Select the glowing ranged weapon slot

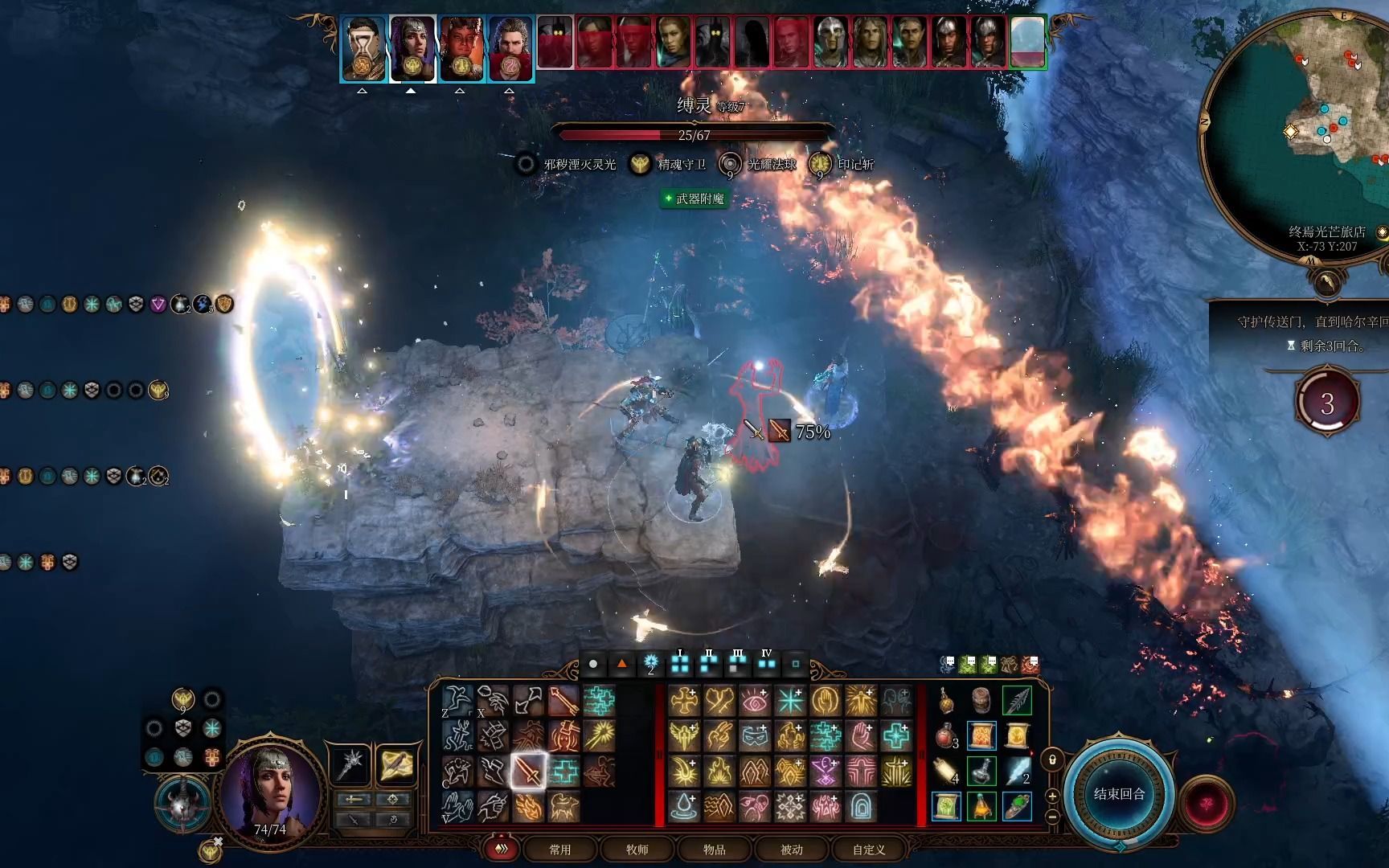395,765
